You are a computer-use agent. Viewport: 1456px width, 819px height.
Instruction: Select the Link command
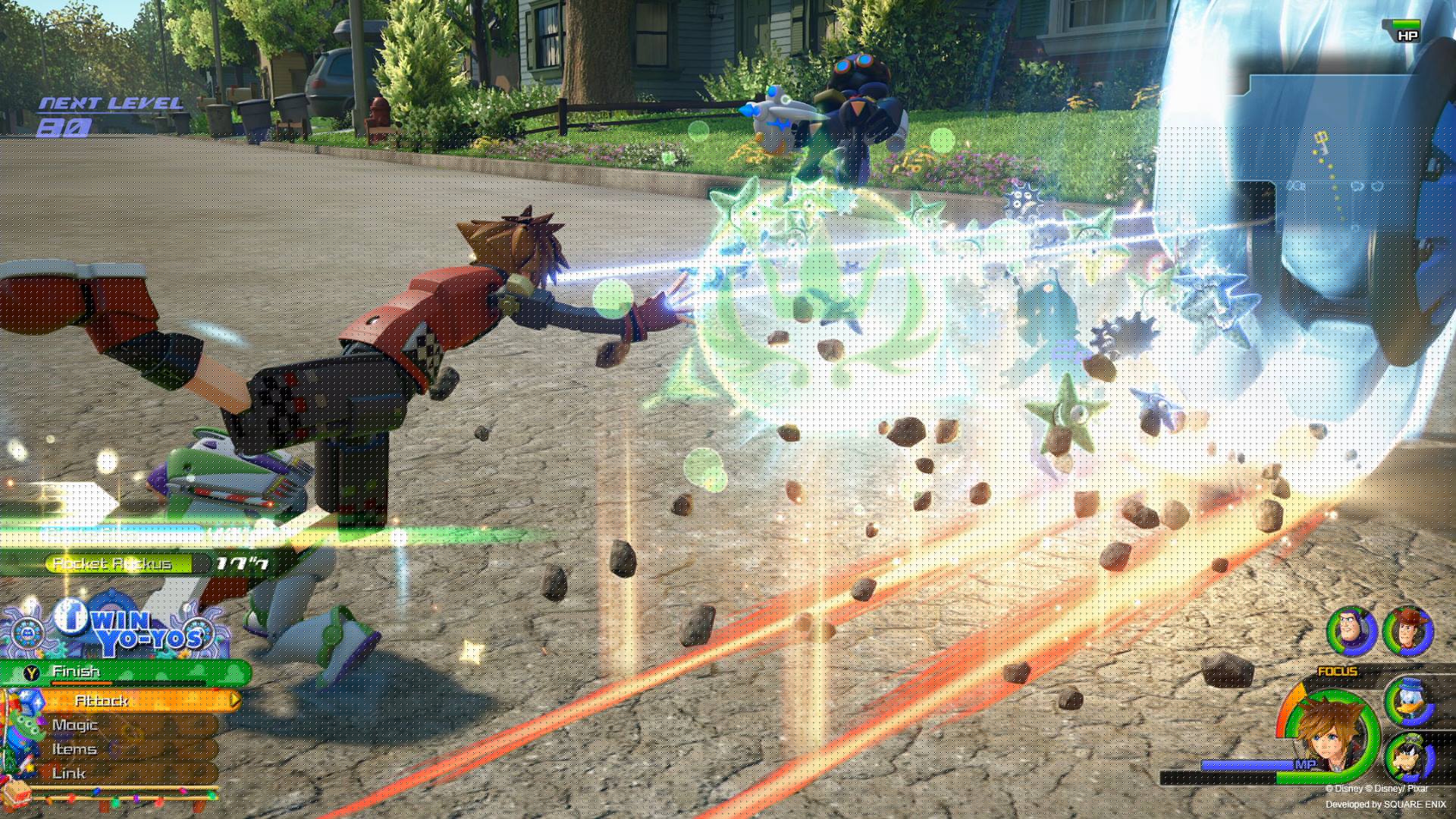tap(68, 772)
